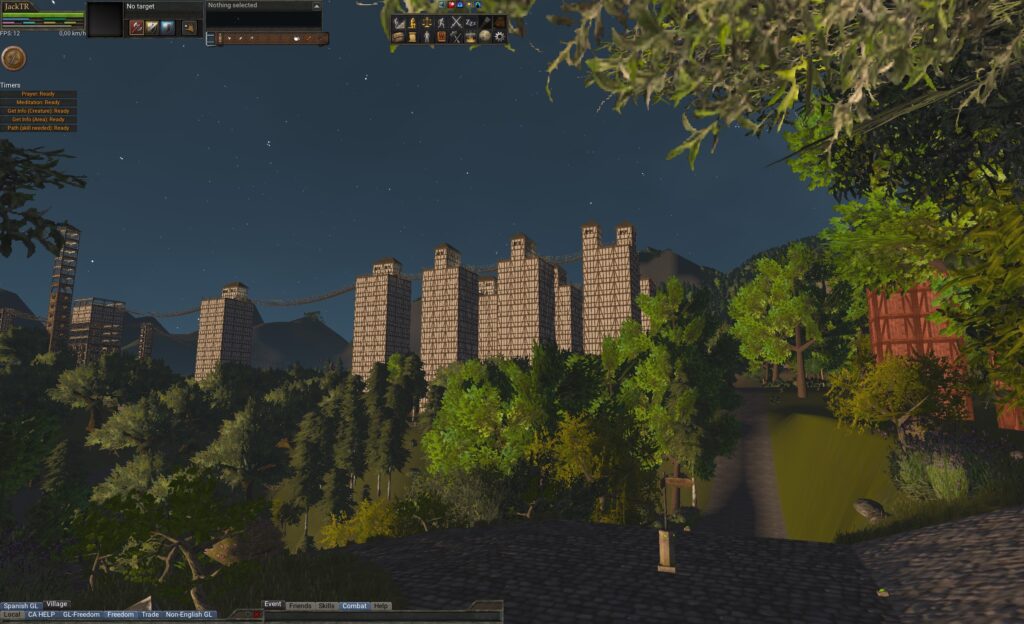Open the Spanish GL chat tab
1024x624 pixels.
pyautogui.click(x=21, y=605)
